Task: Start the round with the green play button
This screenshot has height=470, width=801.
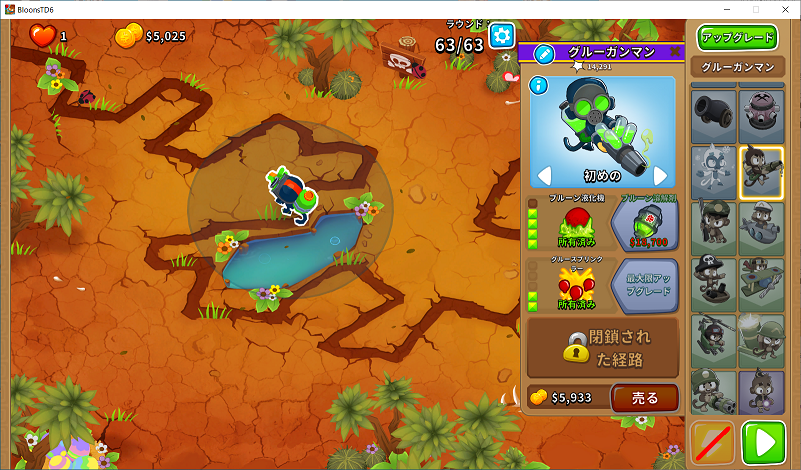Action: 764,442
